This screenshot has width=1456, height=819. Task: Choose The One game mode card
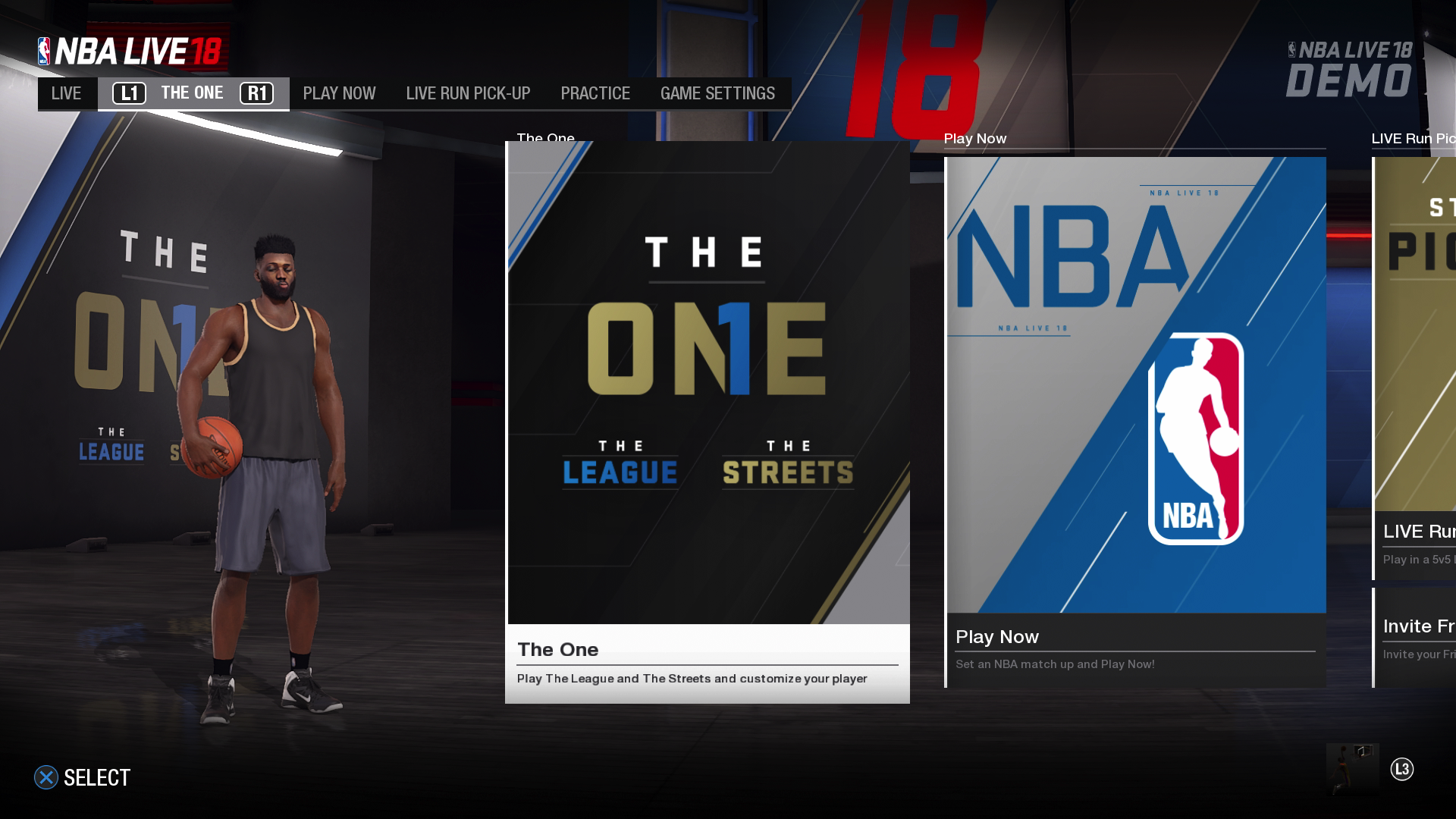click(x=708, y=422)
